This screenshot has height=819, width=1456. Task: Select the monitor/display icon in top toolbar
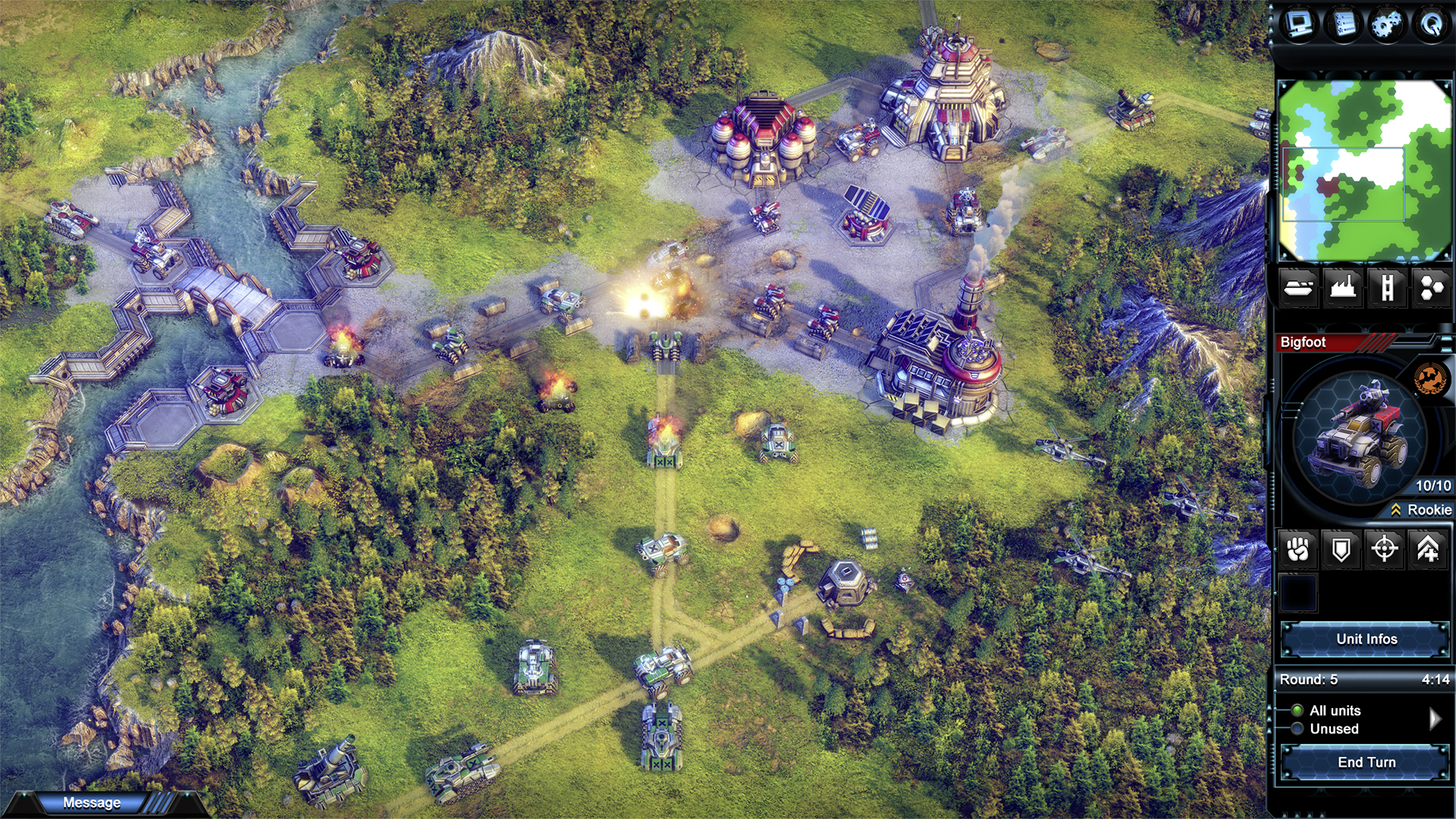1298,24
